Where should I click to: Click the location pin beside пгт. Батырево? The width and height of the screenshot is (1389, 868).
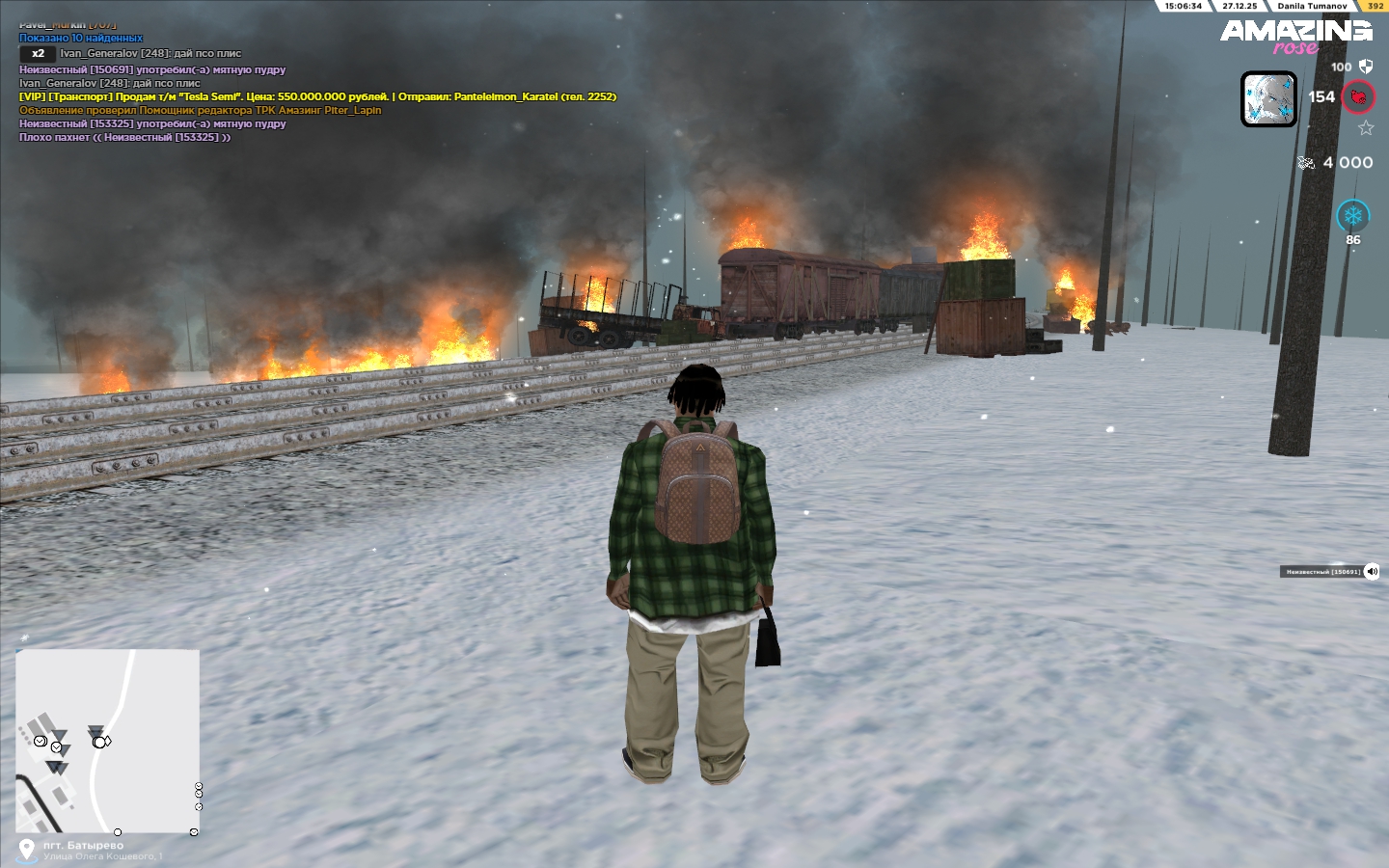(27, 848)
